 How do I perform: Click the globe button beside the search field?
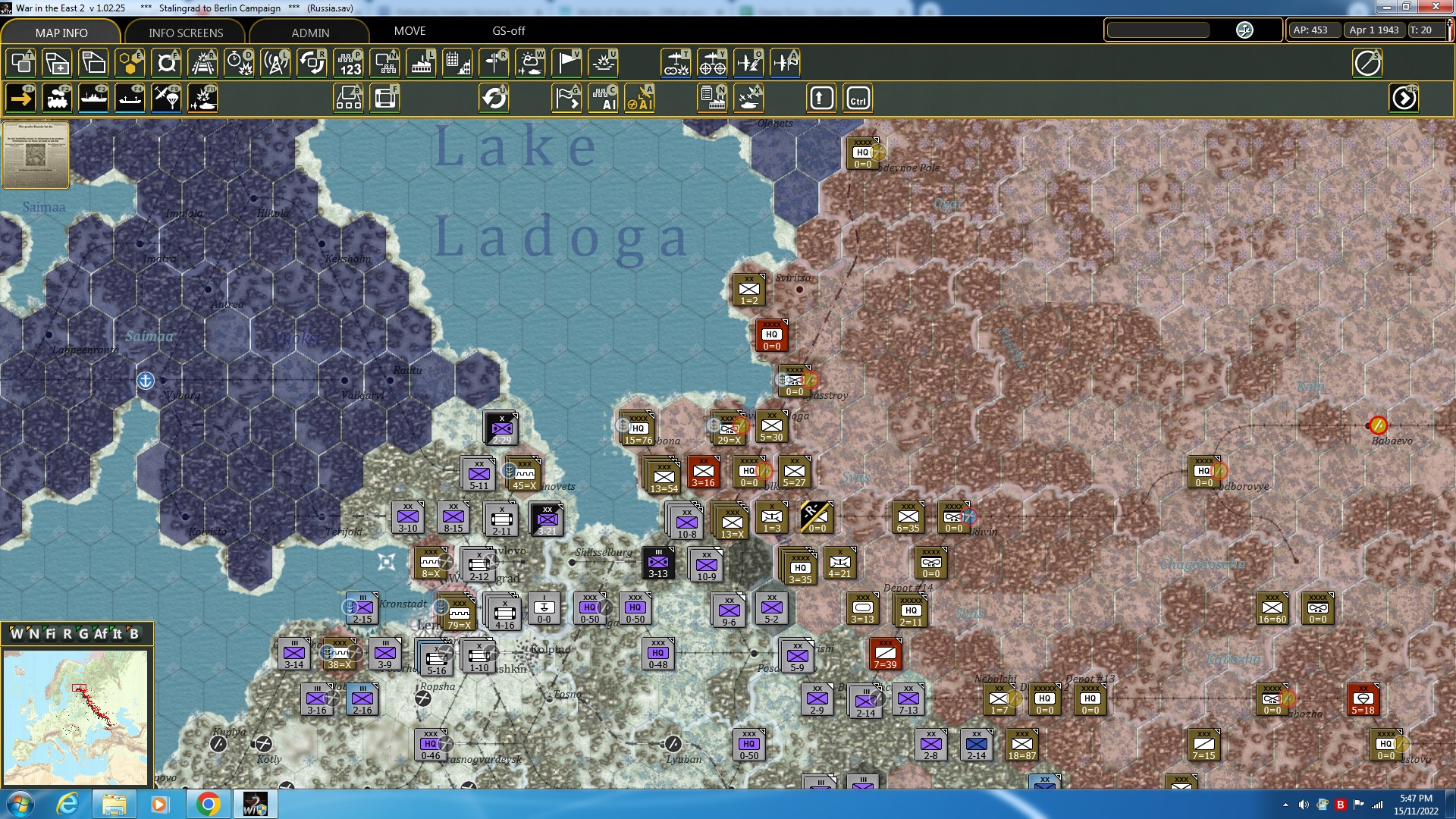[x=1244, y=30]
